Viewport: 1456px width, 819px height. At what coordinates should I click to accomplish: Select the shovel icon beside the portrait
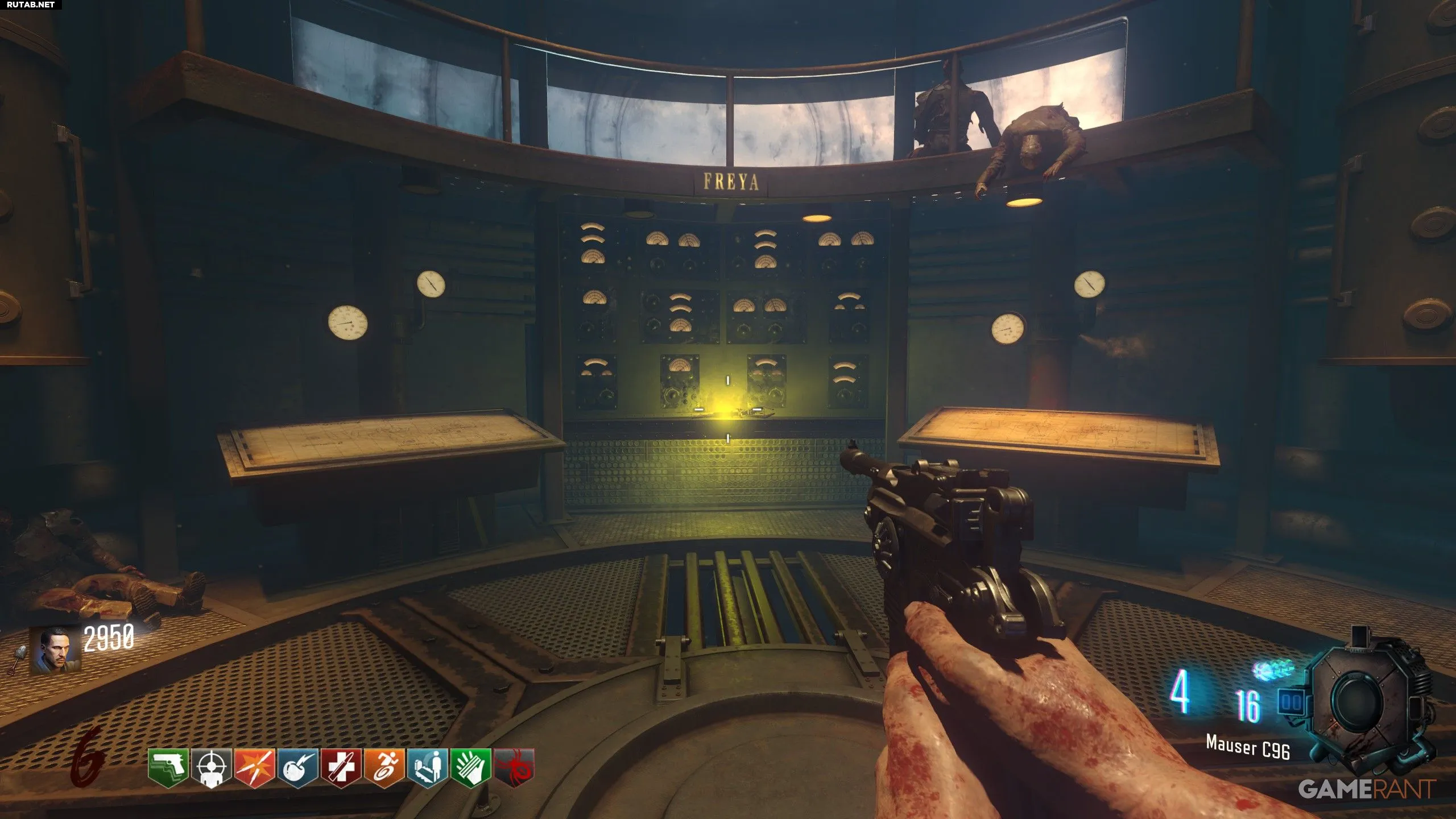(x=17, y=660)
